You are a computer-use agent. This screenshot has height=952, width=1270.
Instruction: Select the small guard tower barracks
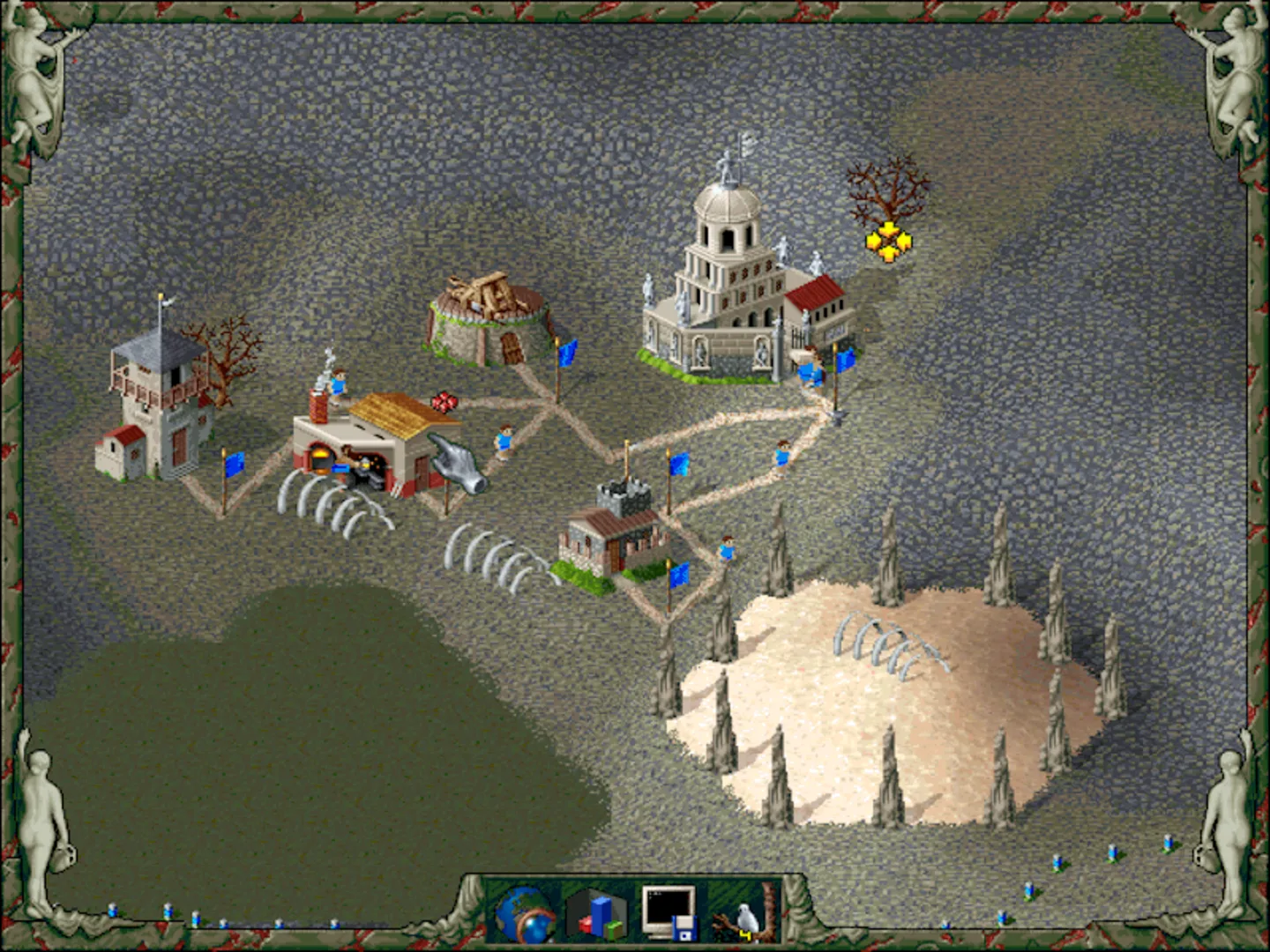(x=617, y=529)
